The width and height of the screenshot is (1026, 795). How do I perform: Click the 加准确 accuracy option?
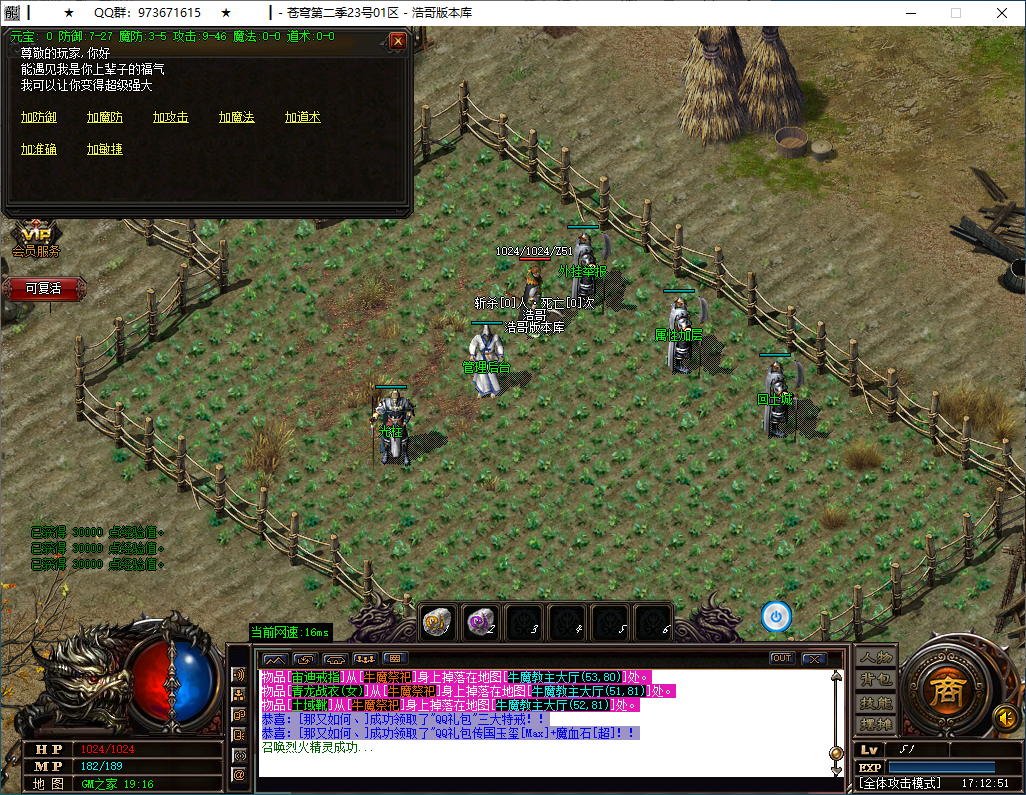39,150
